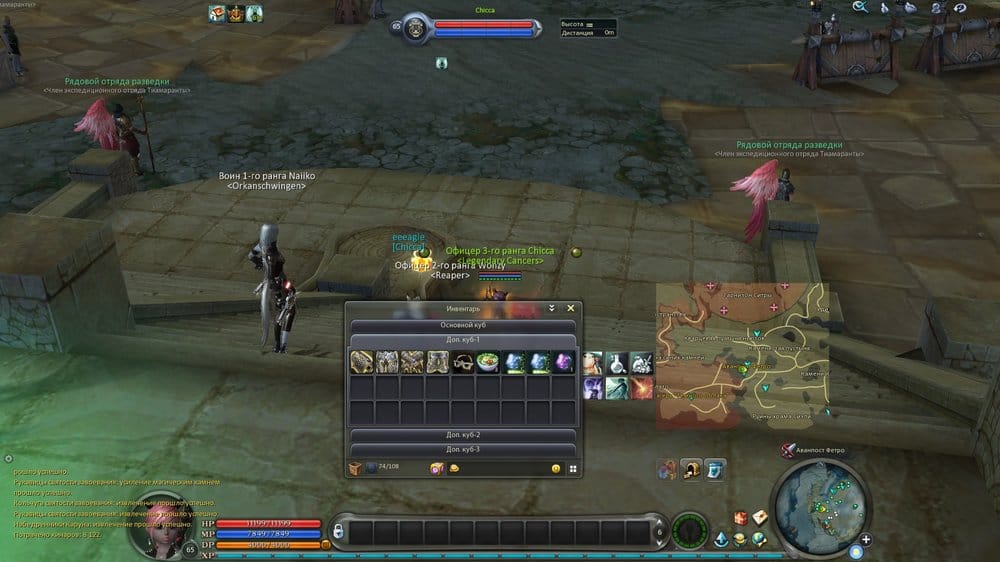This screenshot has height=562, width=1000.
Task: Select the Доп. куб-1 header
Action: click(x=461, y=340)
